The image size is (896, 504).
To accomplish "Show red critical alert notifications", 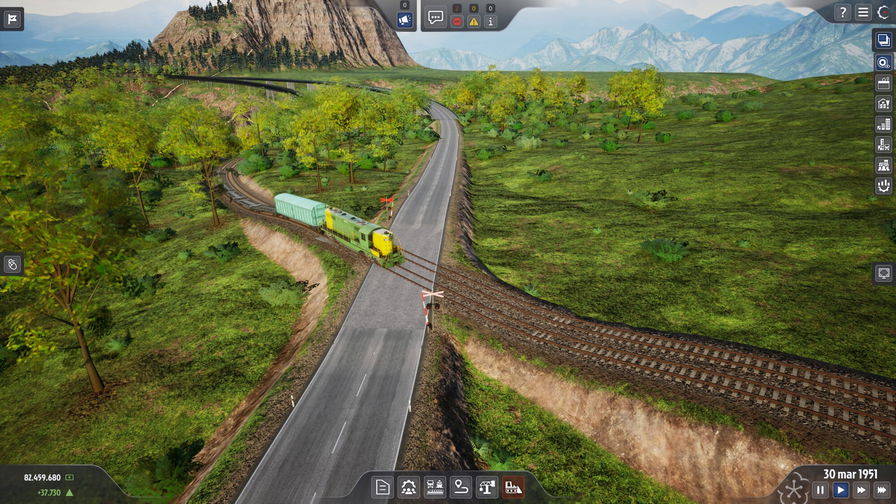I will pos(457,21).
